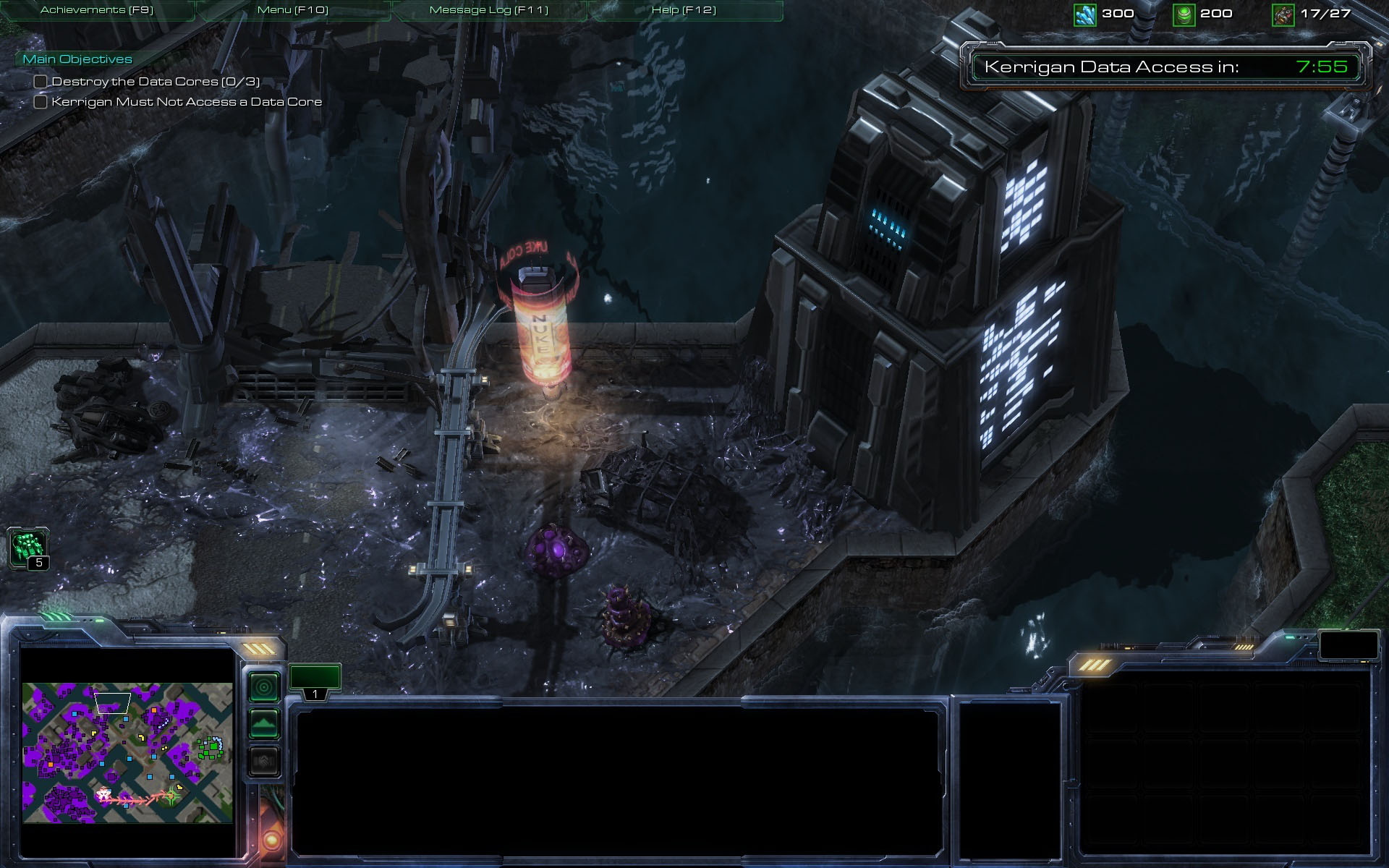1389x868 pixels.
Task: Click on the minimap
Action: (127, 752)
